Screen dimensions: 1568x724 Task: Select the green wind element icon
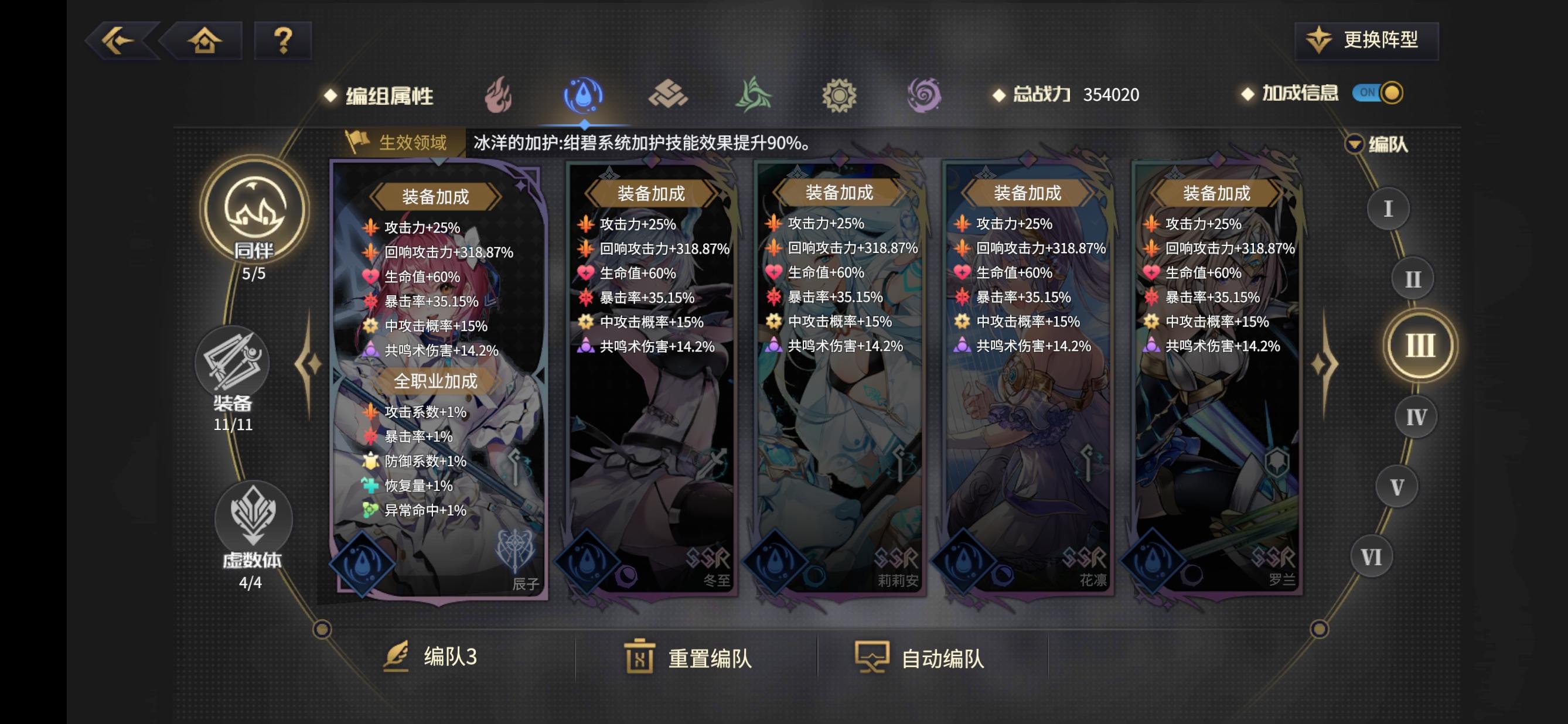tap(755, 95)
